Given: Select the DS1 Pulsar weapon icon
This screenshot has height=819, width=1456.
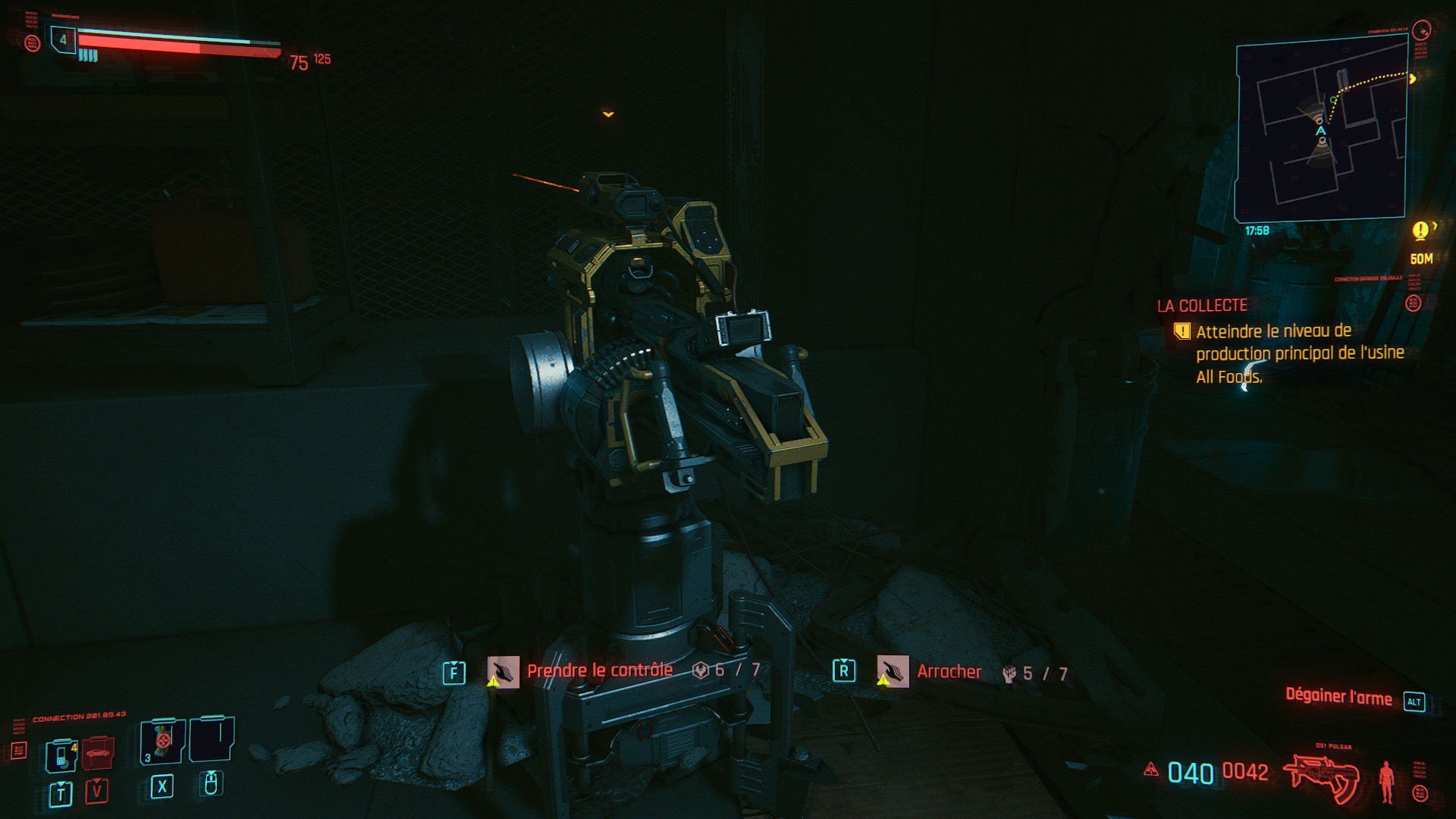Looking at the screenshot, I should tap(1321, 777).
